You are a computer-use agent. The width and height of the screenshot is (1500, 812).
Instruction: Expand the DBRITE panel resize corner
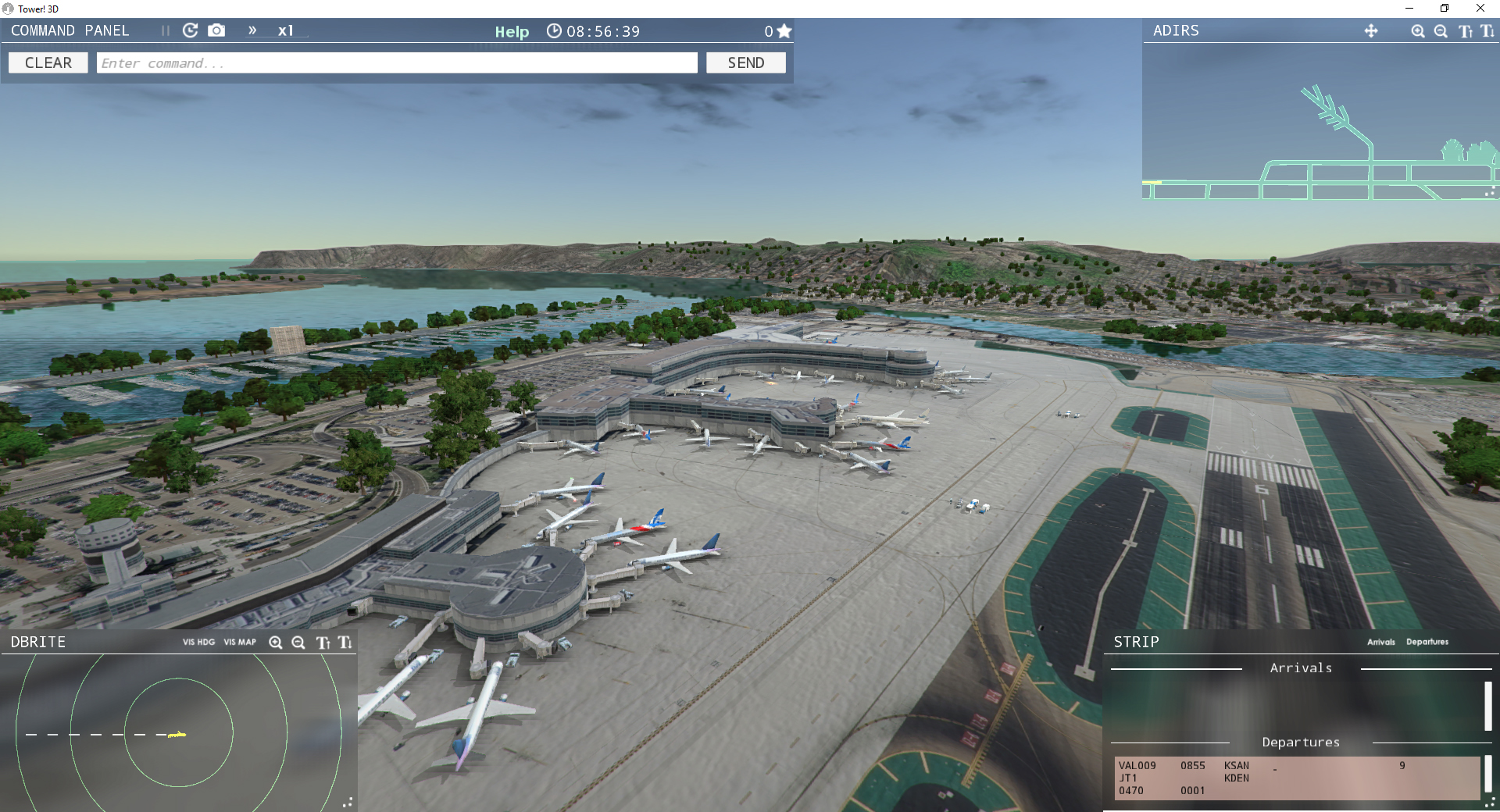349,802
